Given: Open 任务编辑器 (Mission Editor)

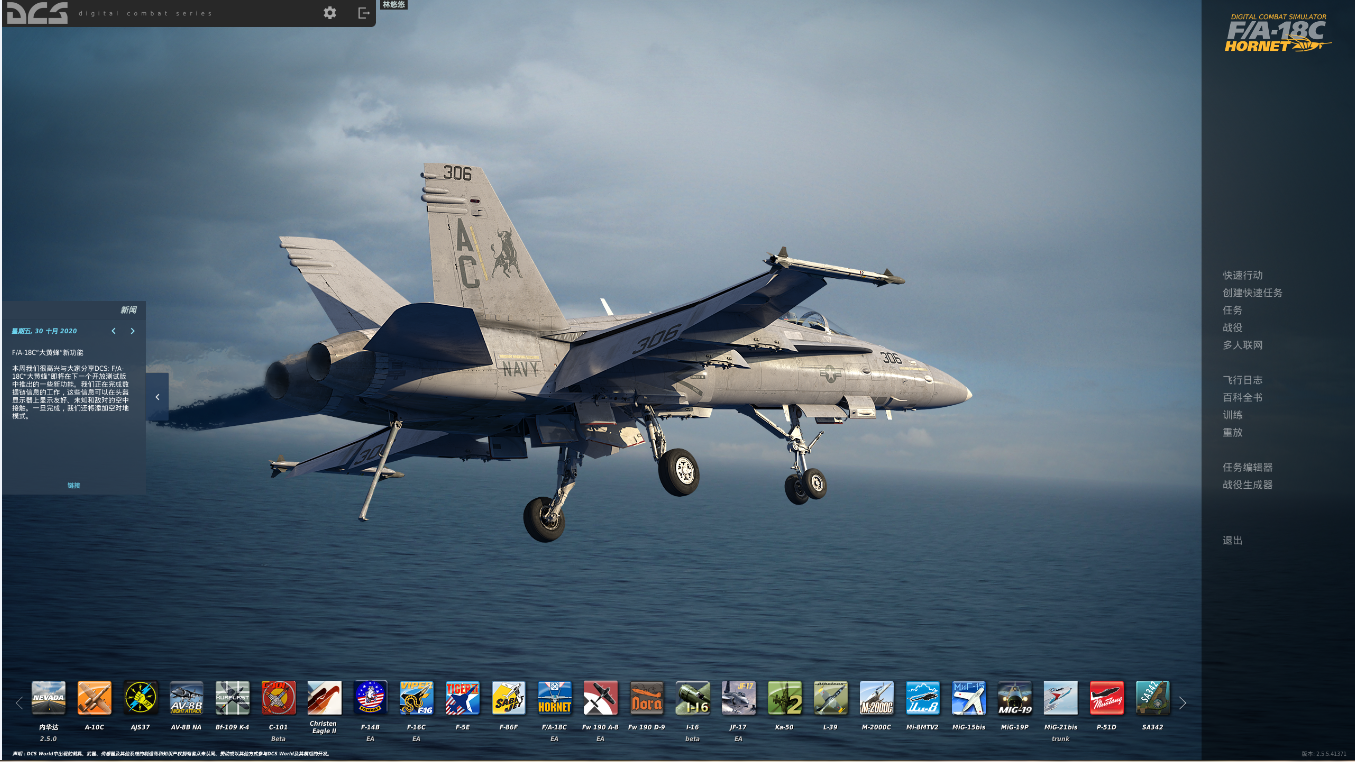Looking at the screenshot, I should pos(1247,467).
